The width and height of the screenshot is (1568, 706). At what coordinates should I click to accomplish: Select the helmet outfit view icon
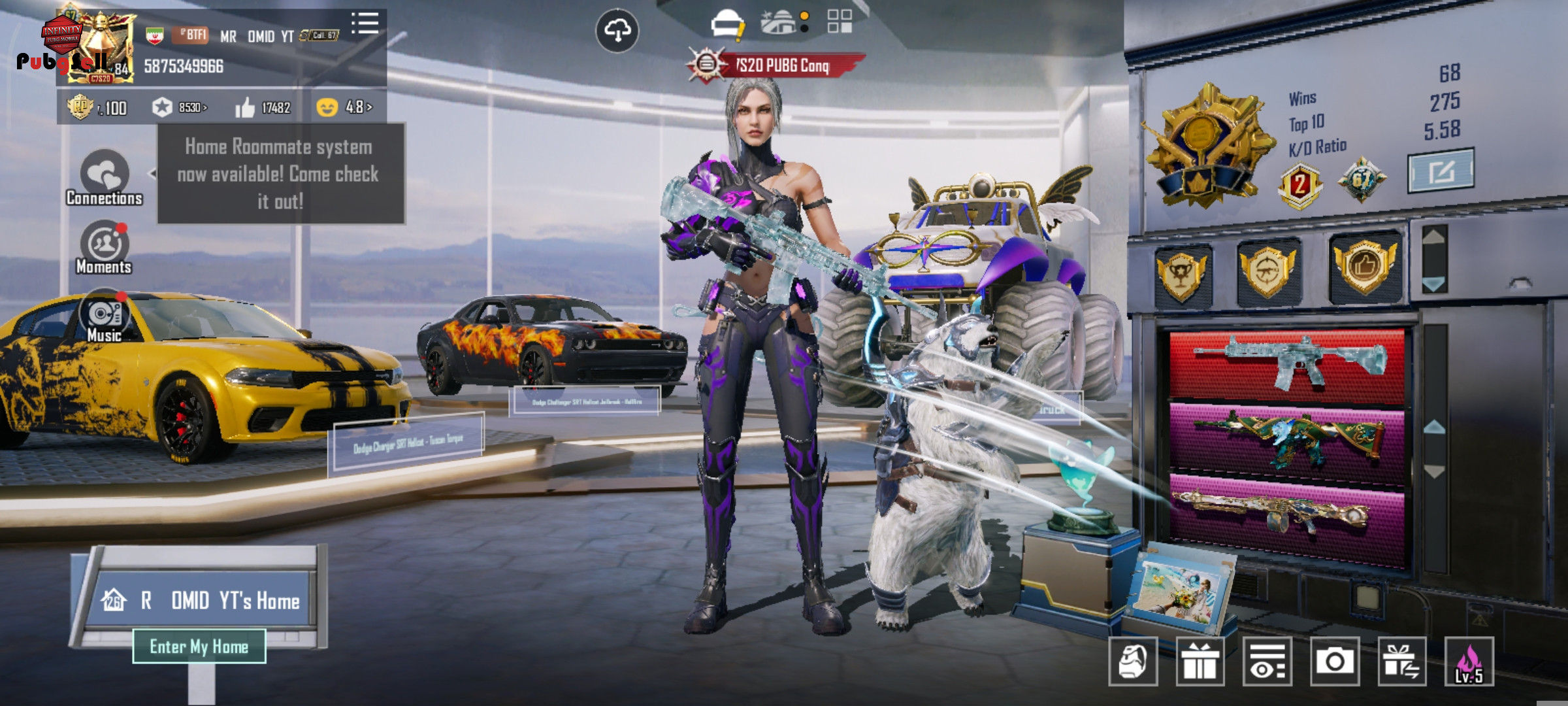[x=727, y=24]
